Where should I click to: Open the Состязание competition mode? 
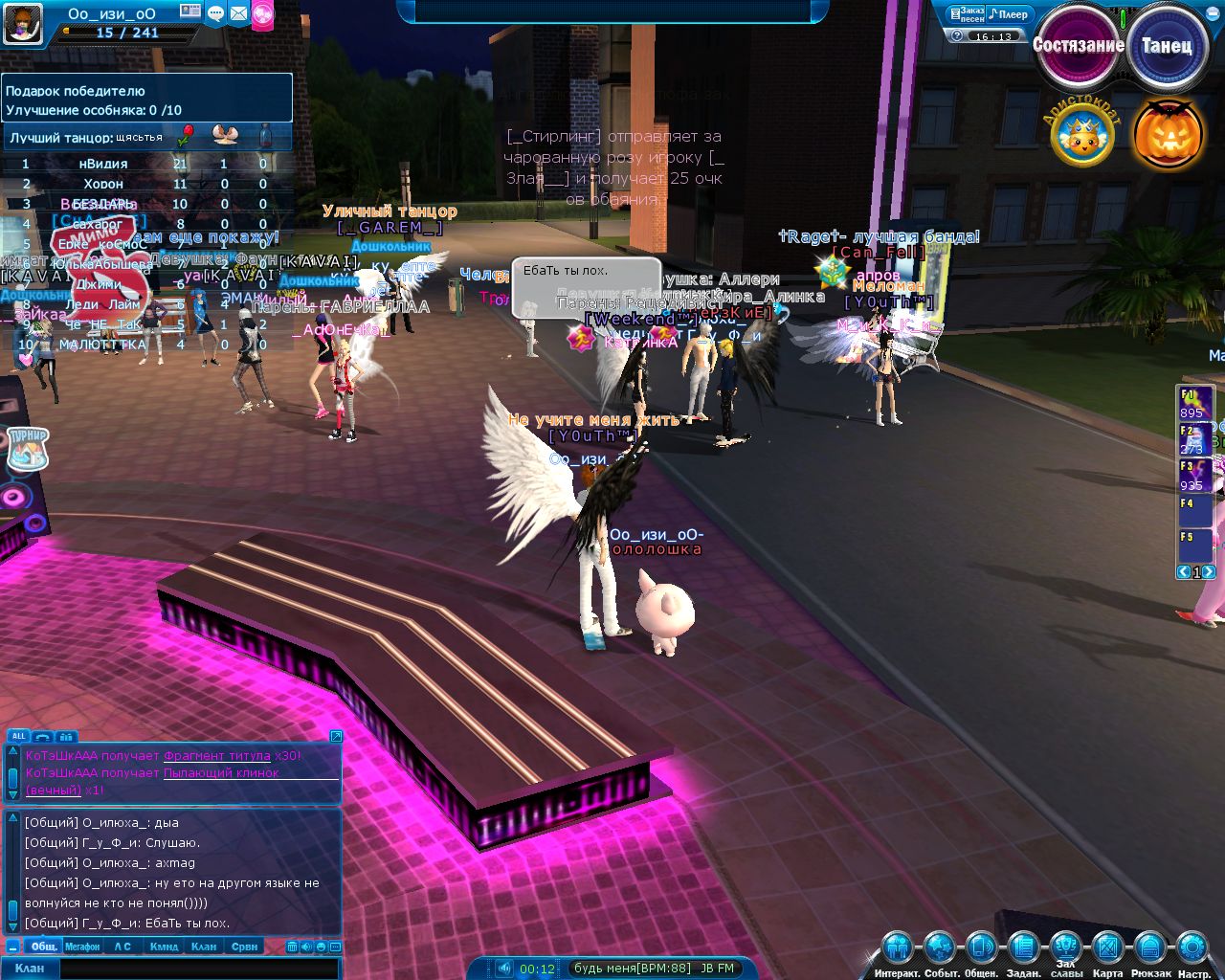pos(1078,45)
